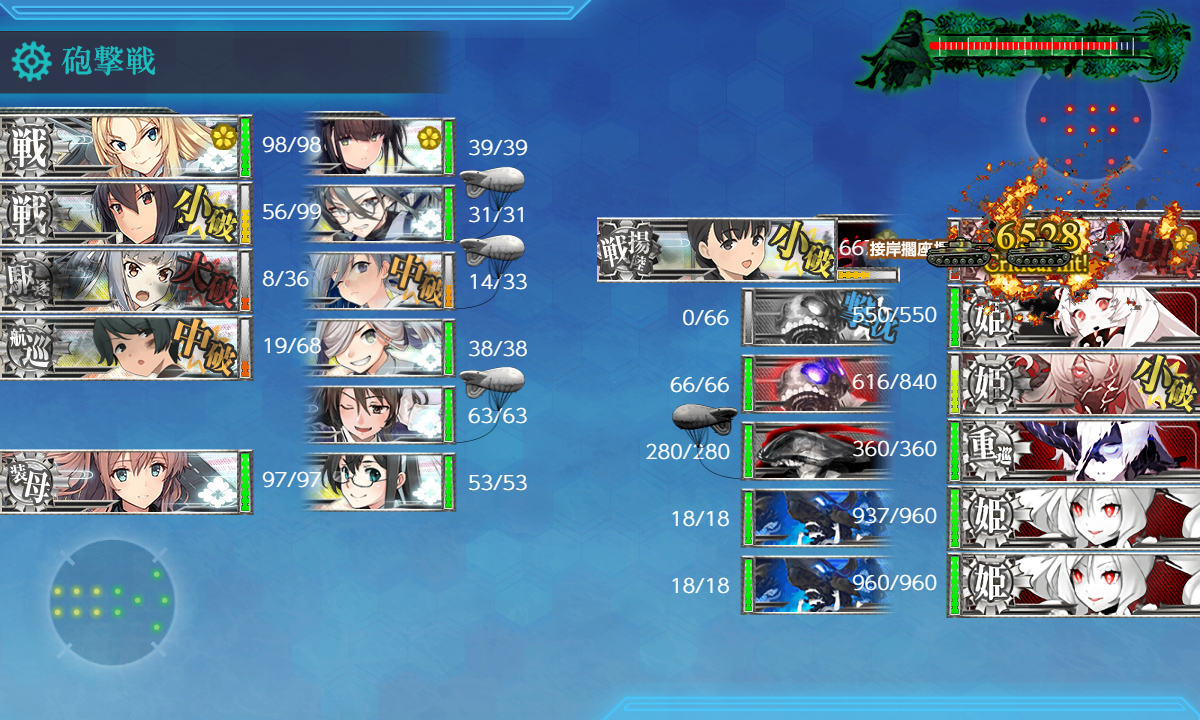The width and height of the screenshot is (1200, 720).
Task: Click the dark-haired battleship card marked 小破
Action: click(125, 214)
